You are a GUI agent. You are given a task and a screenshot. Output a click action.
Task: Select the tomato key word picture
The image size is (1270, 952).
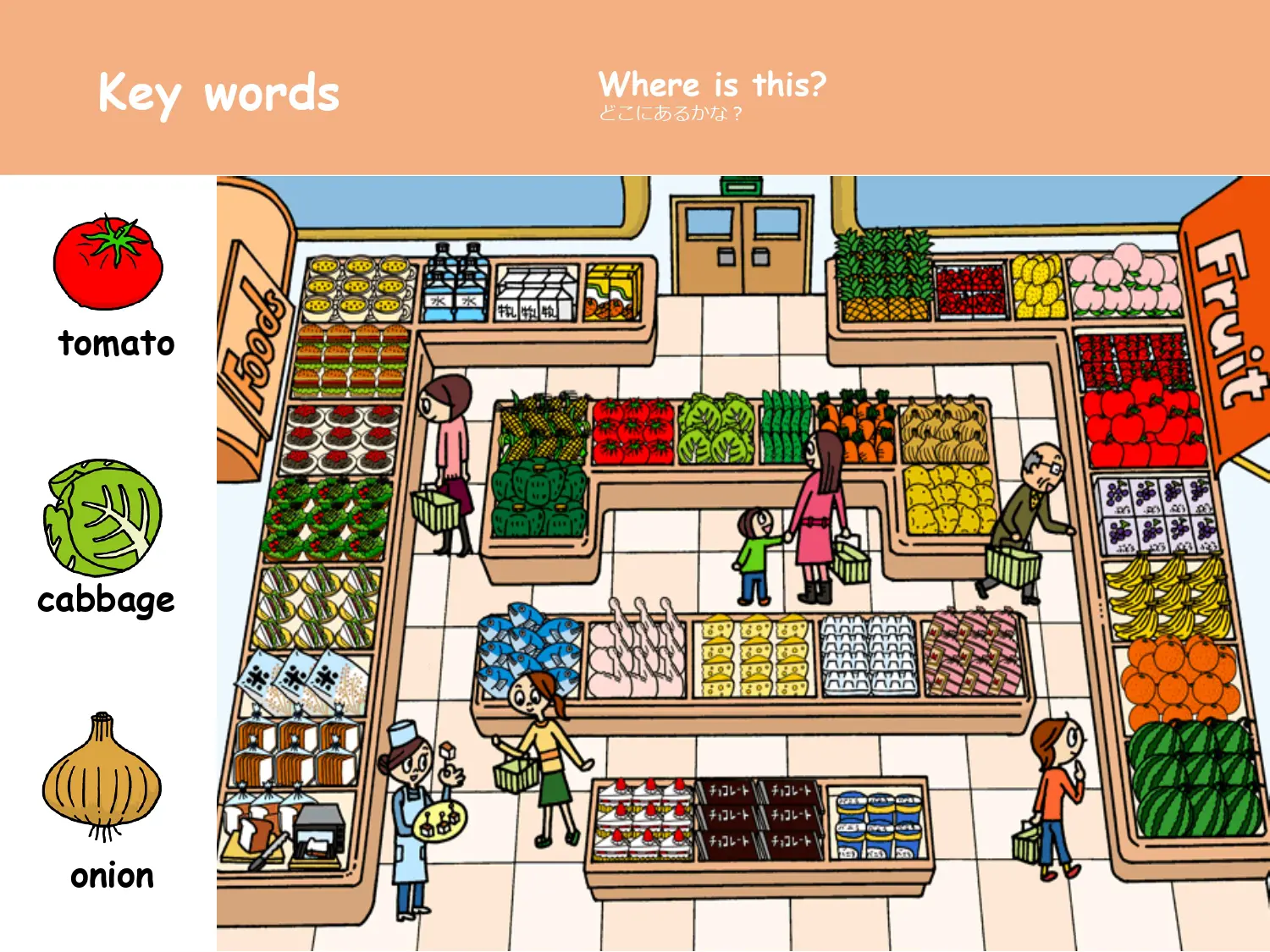pyautogui.click(x=108, y=263)
